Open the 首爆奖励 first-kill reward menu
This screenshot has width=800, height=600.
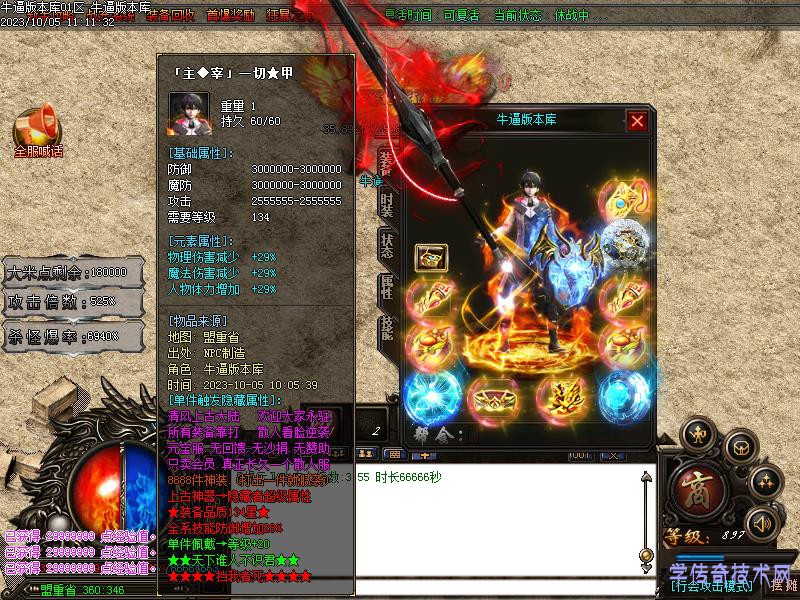pyautogui.click(x=231, y=16)
